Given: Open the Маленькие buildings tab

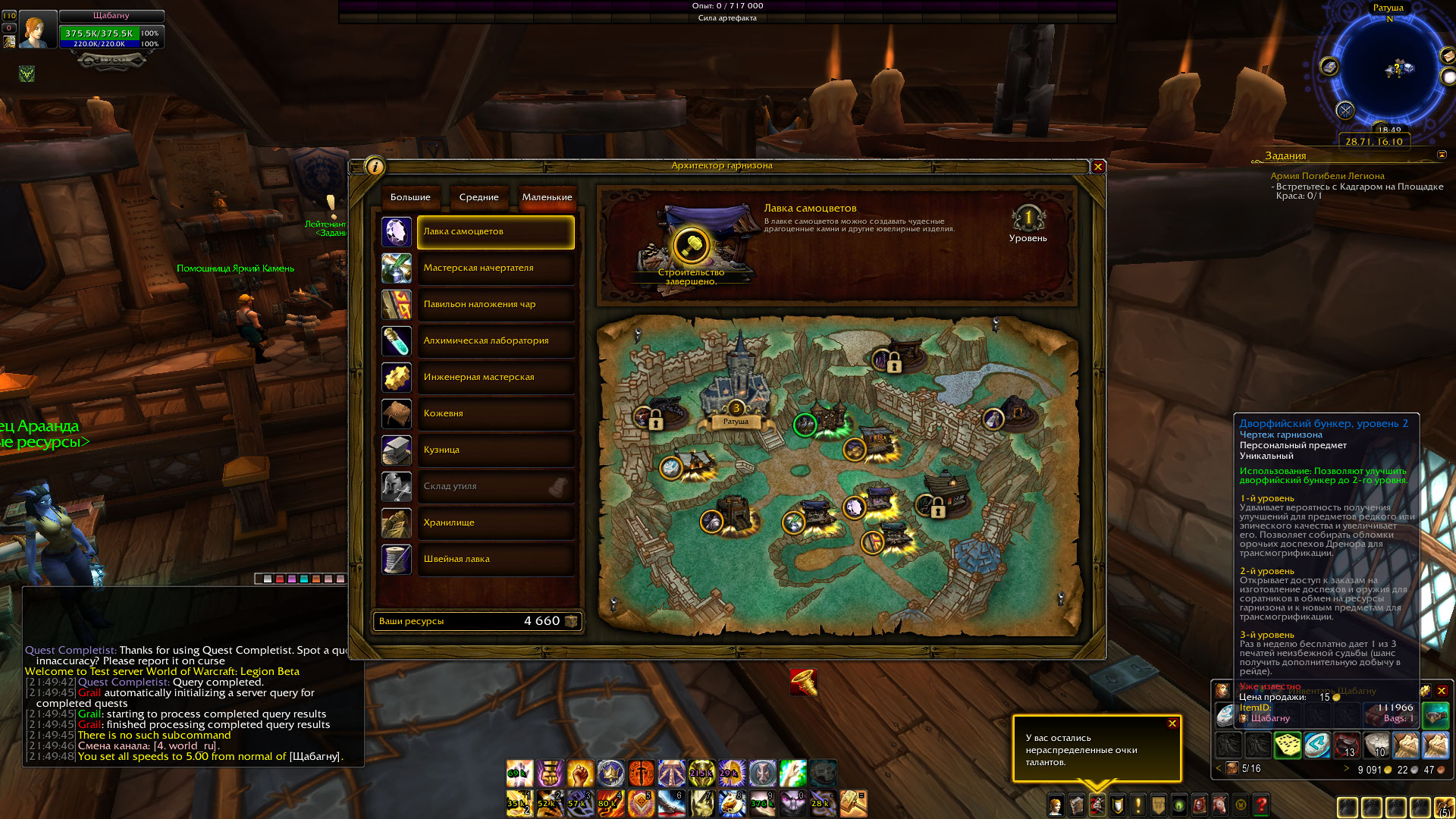Looking at the screenshot, I should point(547,197).
